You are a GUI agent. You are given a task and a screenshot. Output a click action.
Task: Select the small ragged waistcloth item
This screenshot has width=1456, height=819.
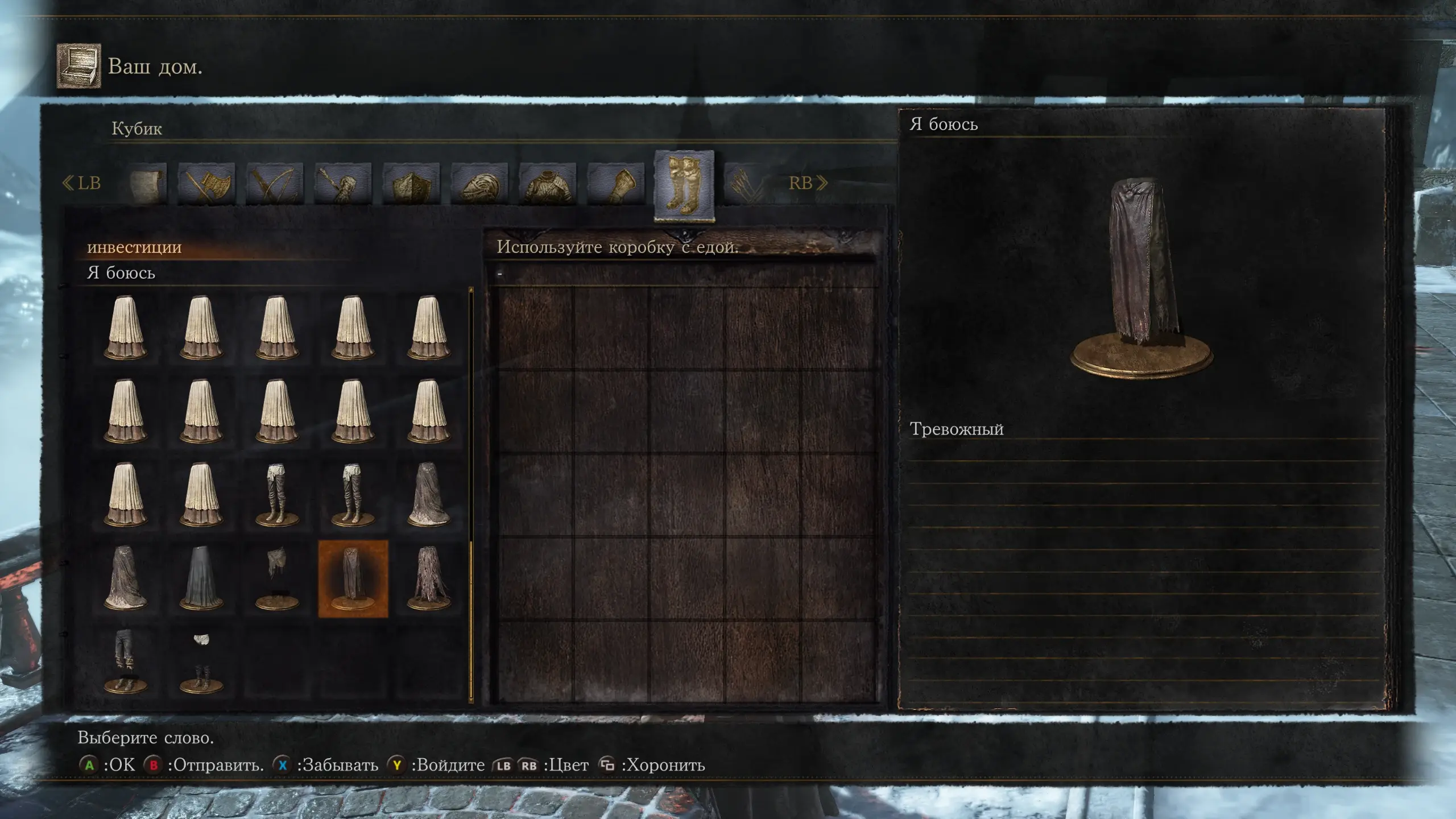tap(277, 579)
